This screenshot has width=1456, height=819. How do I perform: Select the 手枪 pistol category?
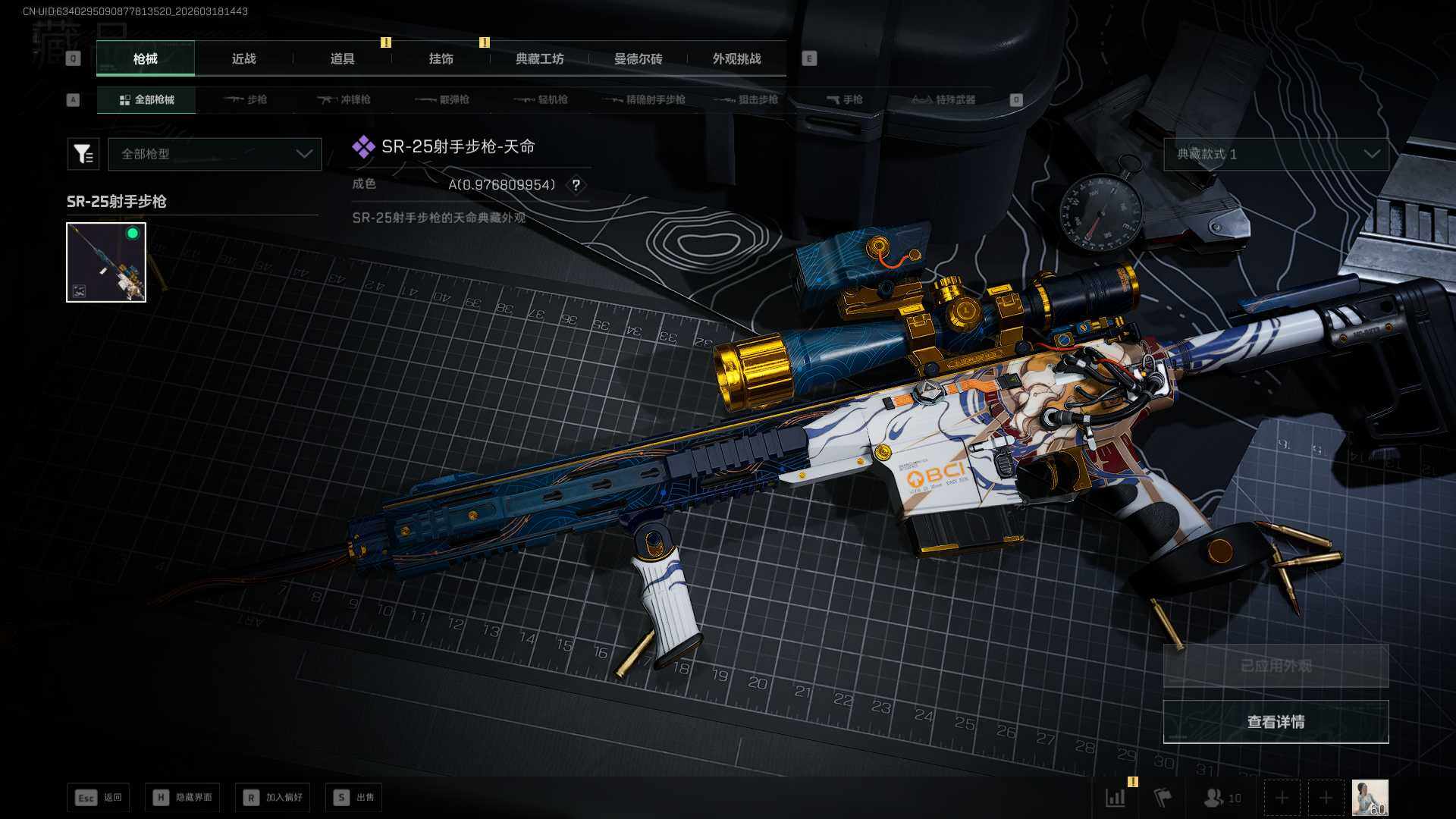[x=845, y=100]
